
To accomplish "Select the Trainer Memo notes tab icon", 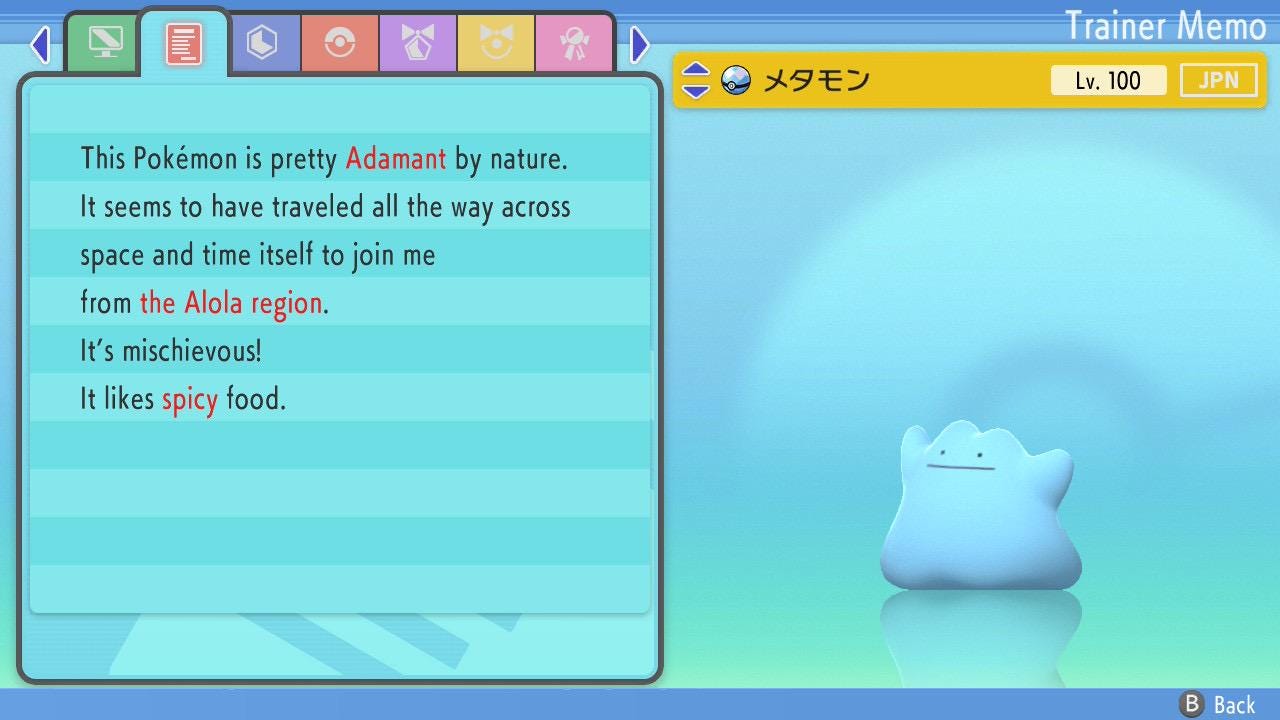I will pyautogui.click(x=184, y=42).
